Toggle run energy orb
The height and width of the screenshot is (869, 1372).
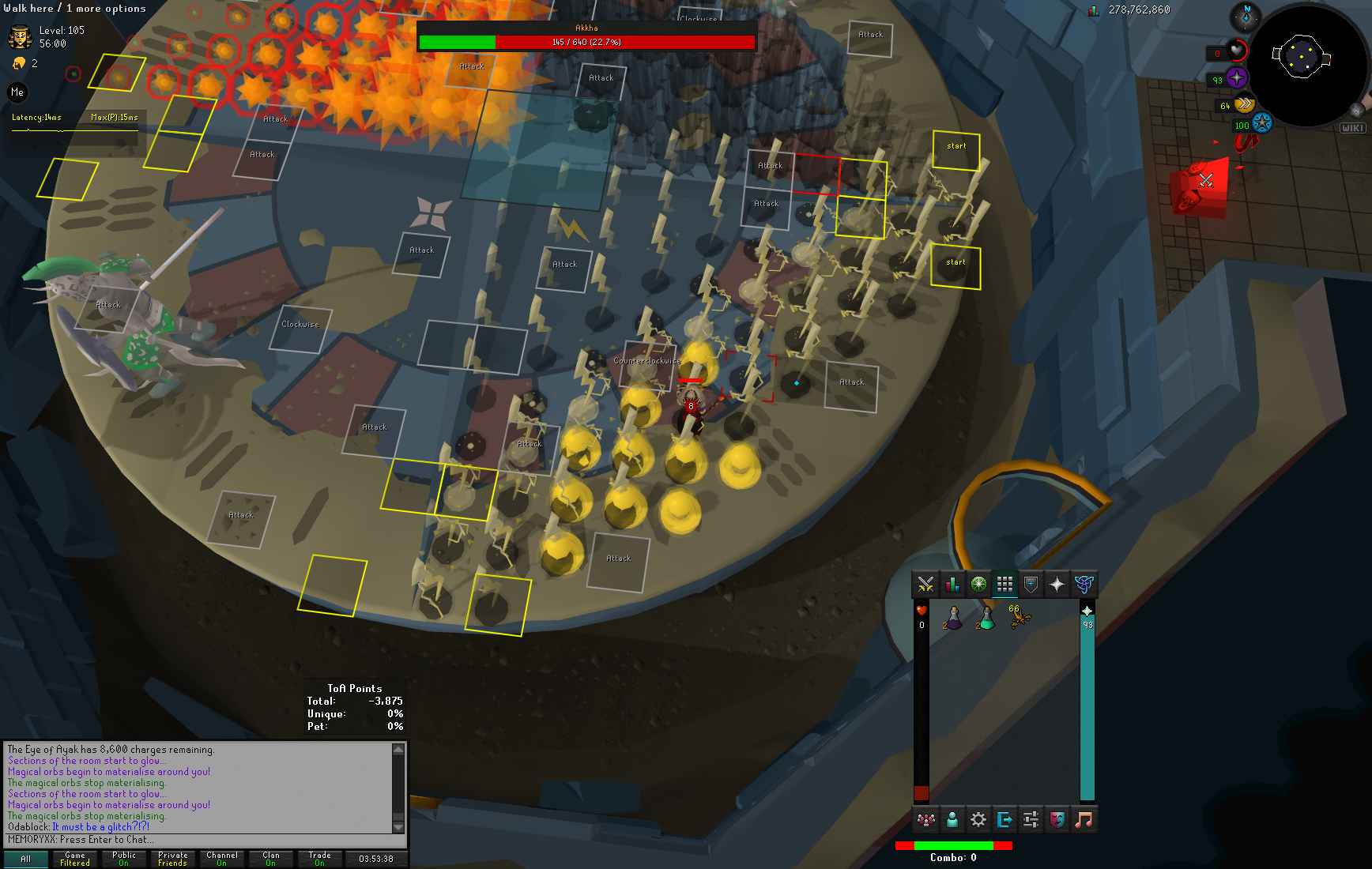click(x=1244, y=103)
